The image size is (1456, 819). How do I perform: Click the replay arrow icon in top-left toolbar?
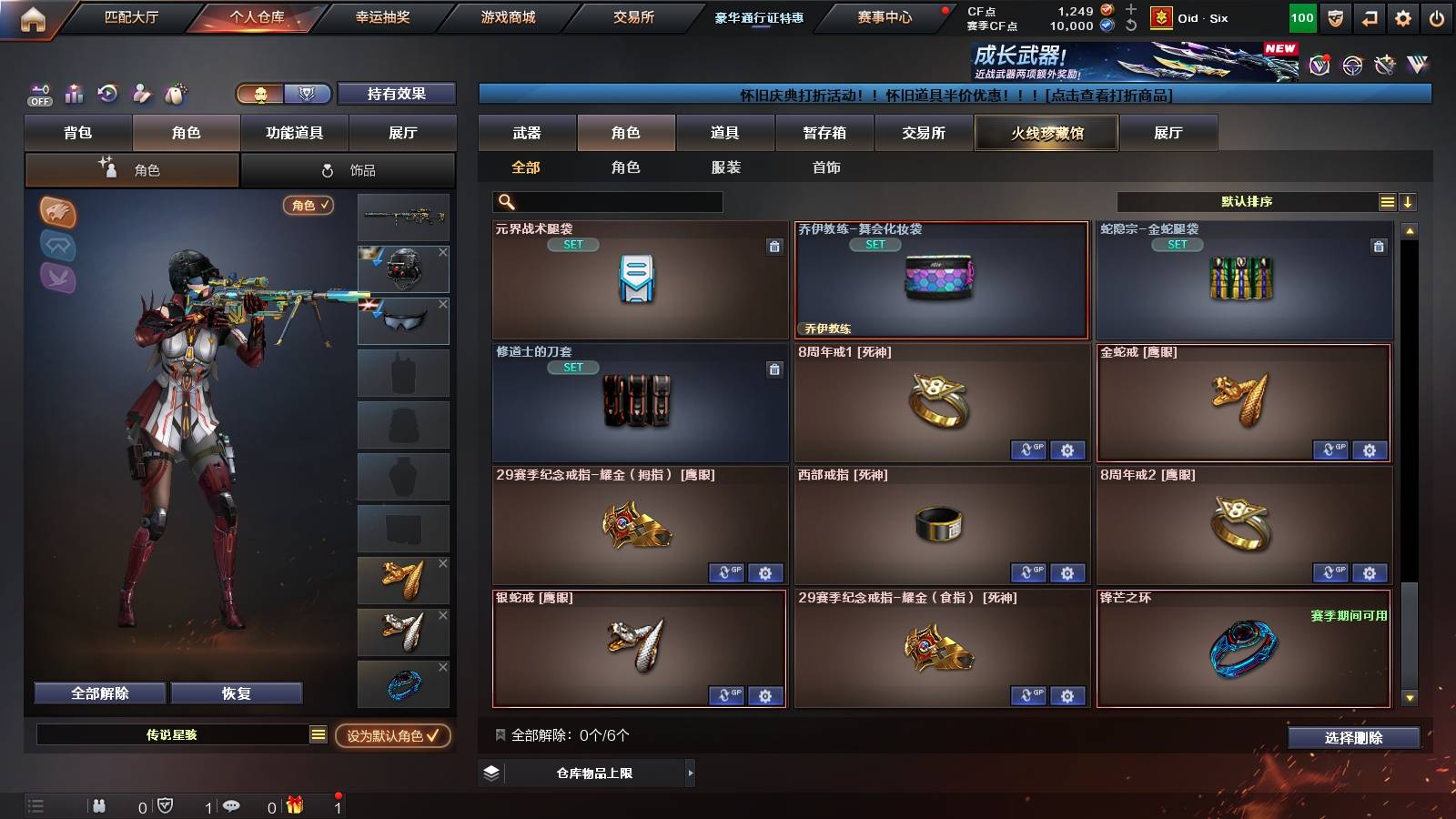(107, 94)
